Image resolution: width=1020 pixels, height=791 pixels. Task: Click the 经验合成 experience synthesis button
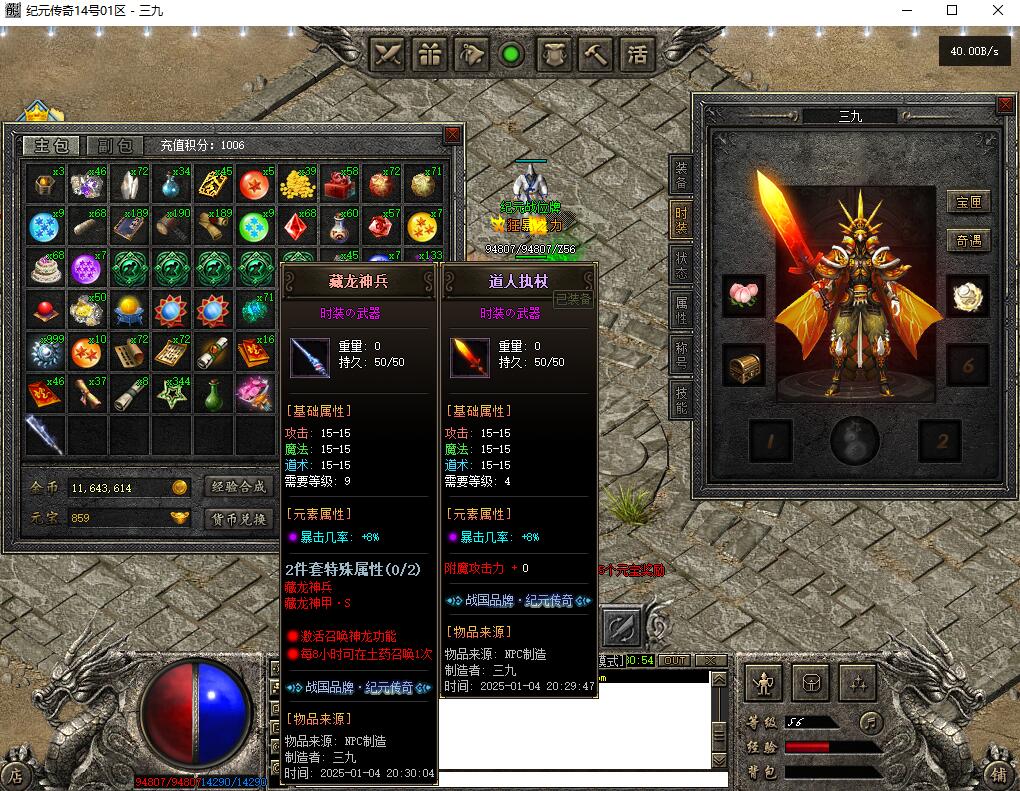239,487
